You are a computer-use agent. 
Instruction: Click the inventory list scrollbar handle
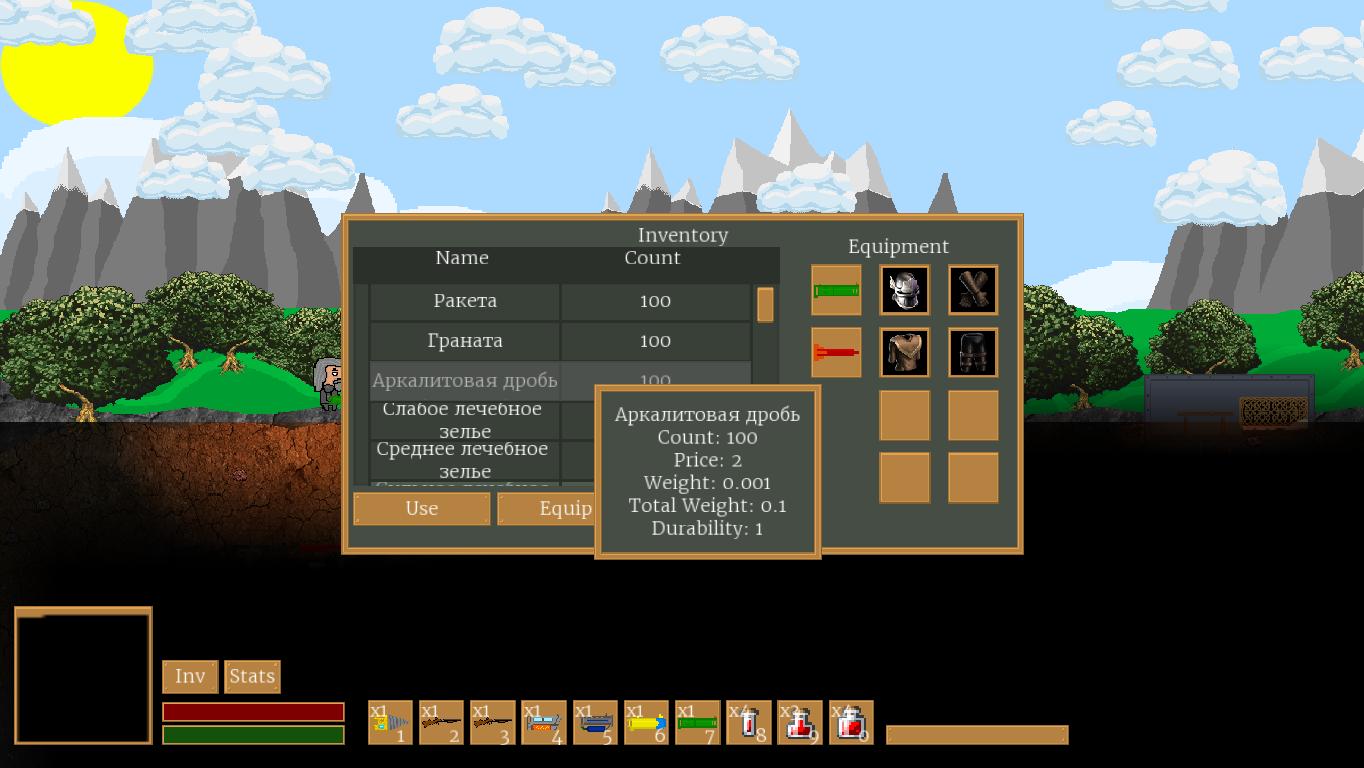[x=765, y=304]
